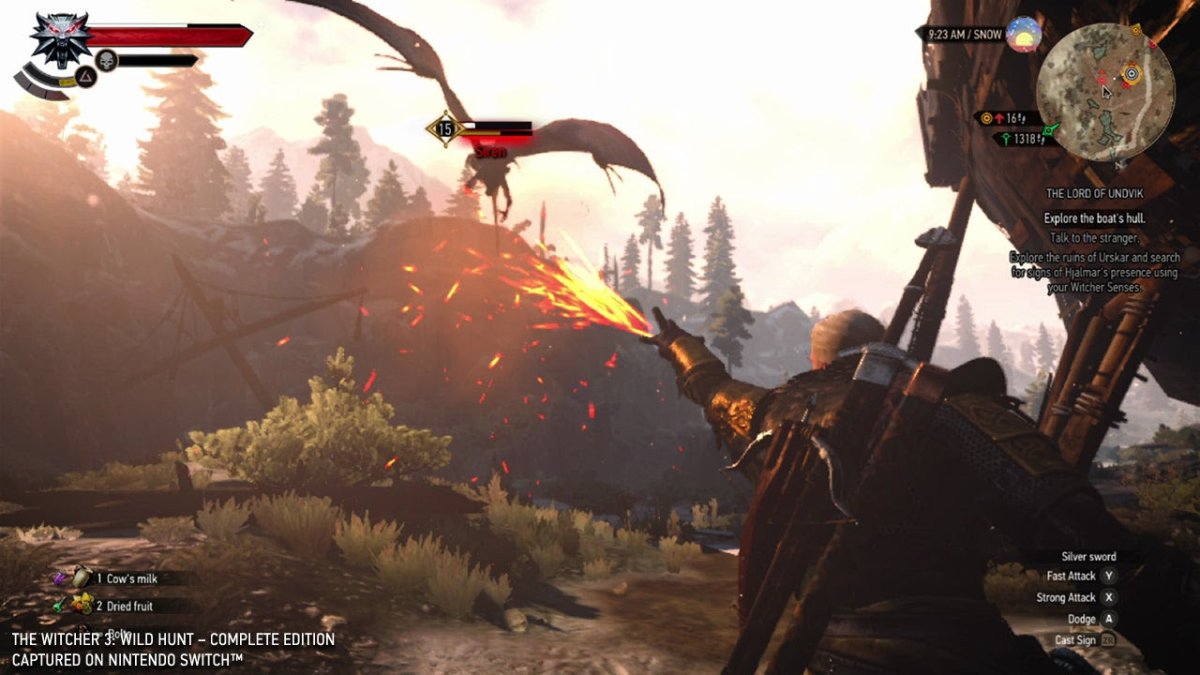Click the triangular Sign selector icon
The width and height of the screenshot is (1200, 675).
pyautogui.click(x=85, y=75)
